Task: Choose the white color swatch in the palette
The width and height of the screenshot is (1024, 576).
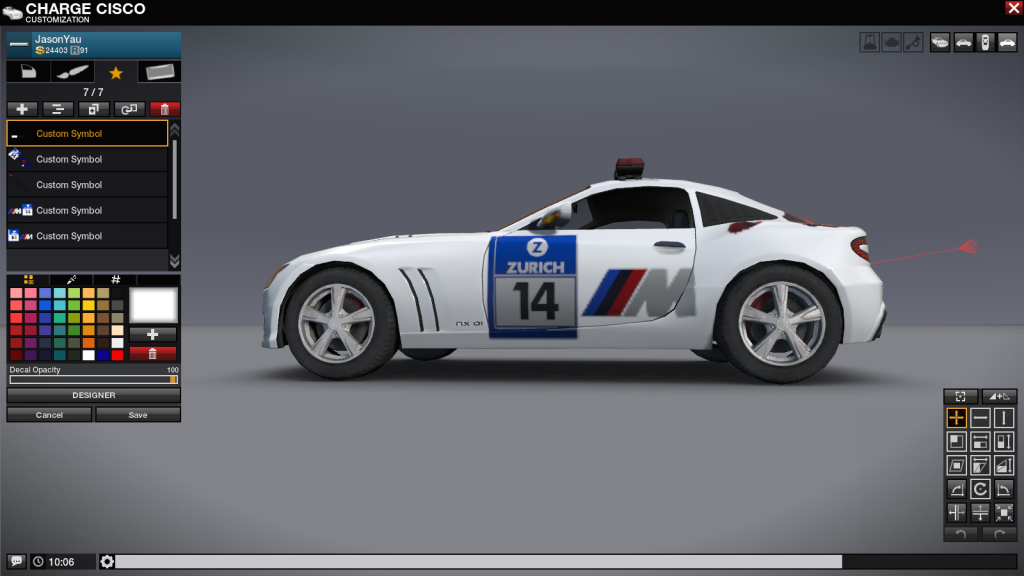Action: coord(89,355)
